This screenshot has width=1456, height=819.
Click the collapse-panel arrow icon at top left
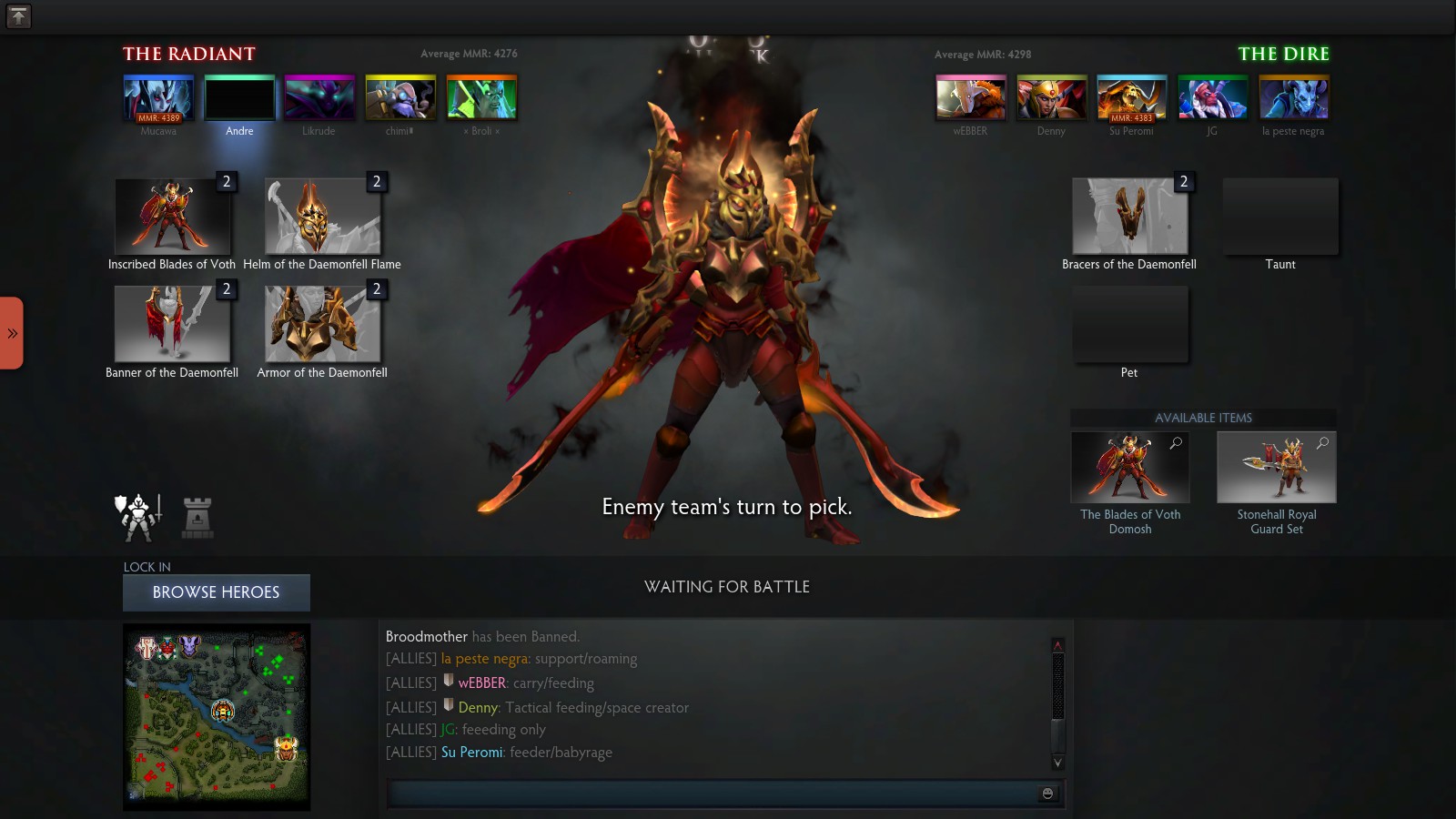pos(18,15)
